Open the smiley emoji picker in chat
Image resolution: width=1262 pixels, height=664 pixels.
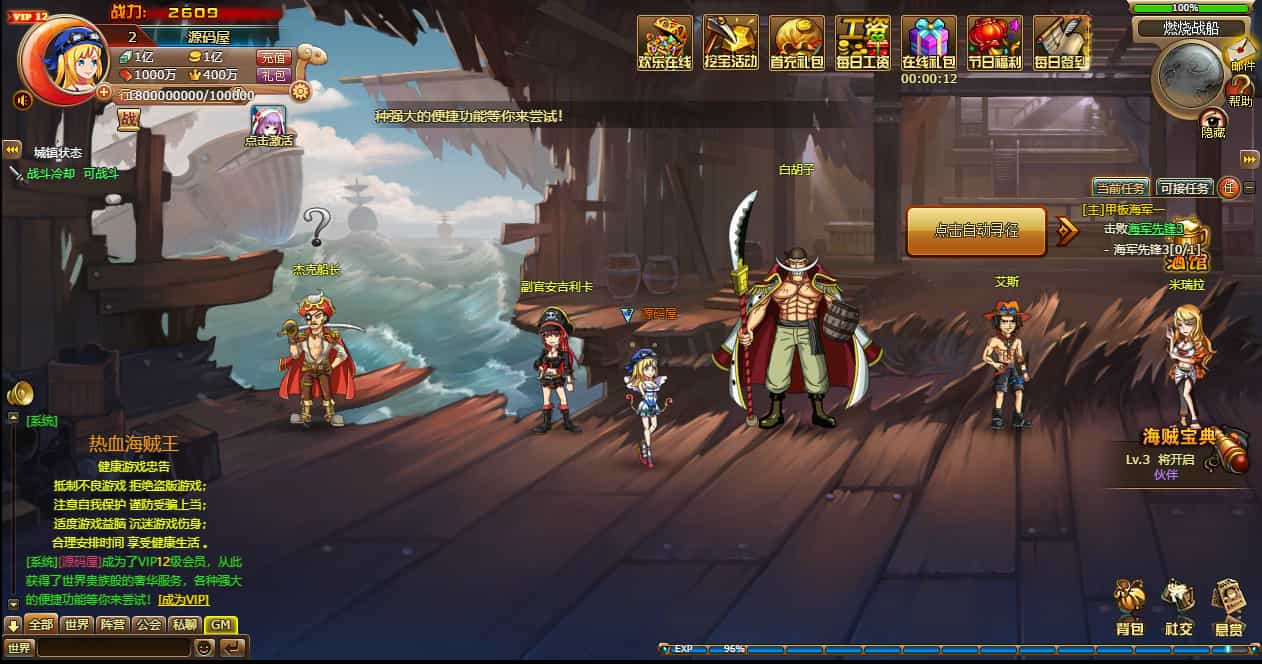tap(204, 648)
